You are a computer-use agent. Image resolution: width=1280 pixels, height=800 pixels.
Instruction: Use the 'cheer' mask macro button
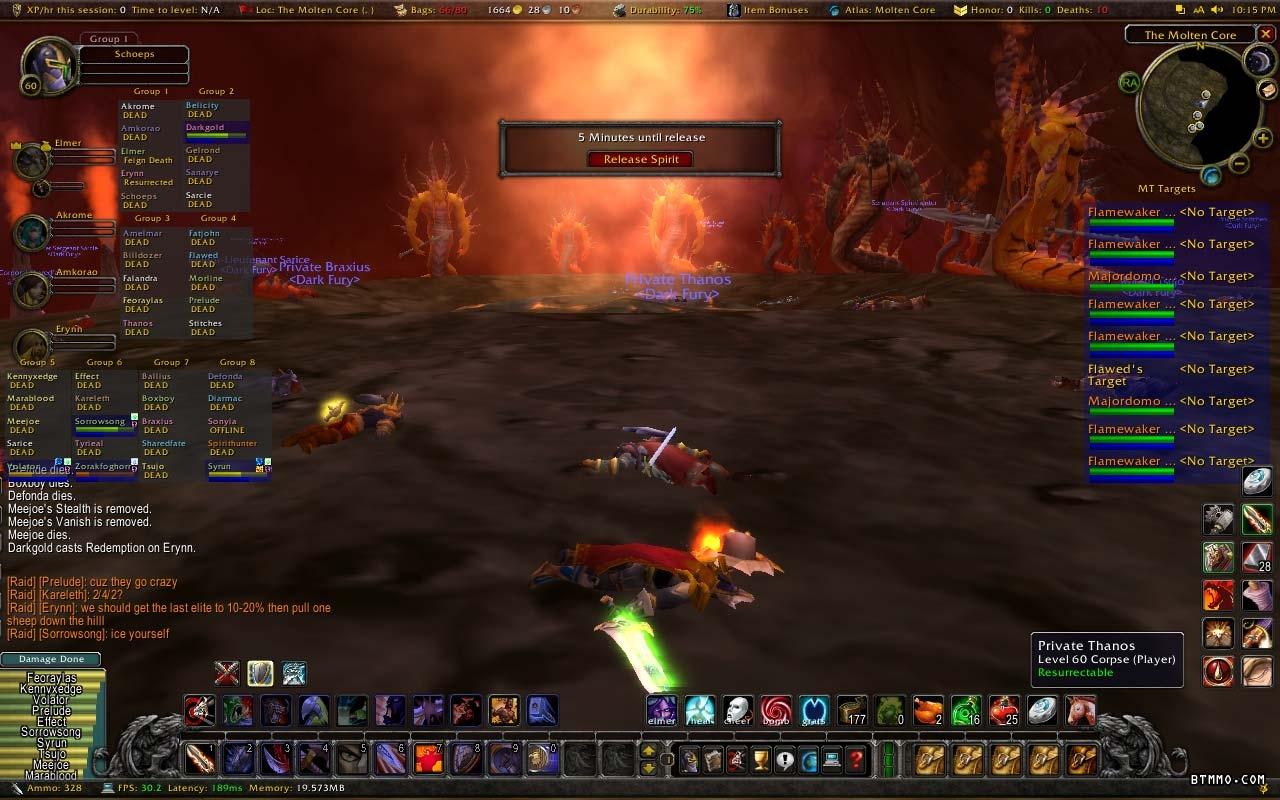(737, 710)
